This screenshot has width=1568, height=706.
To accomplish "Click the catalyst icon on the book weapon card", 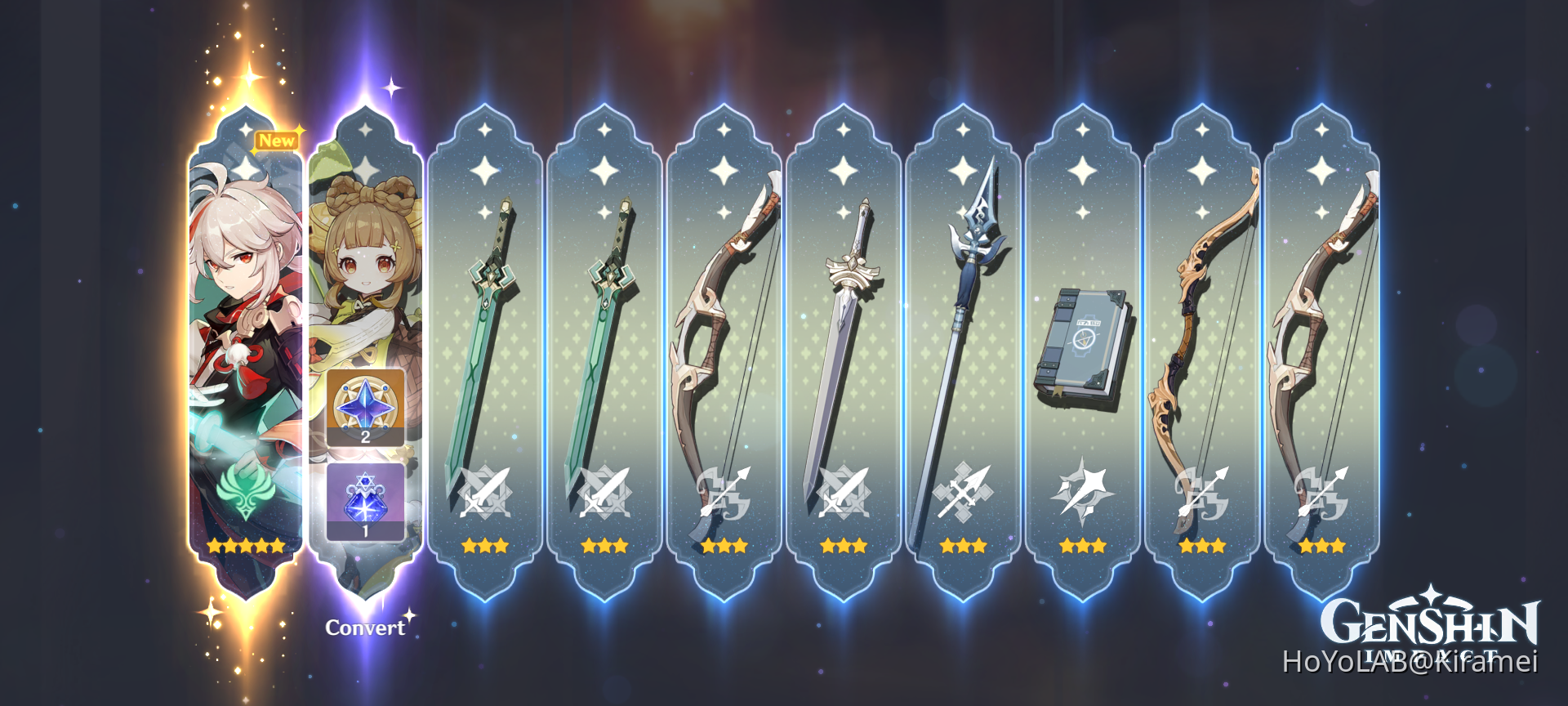I will (1083, 490).
